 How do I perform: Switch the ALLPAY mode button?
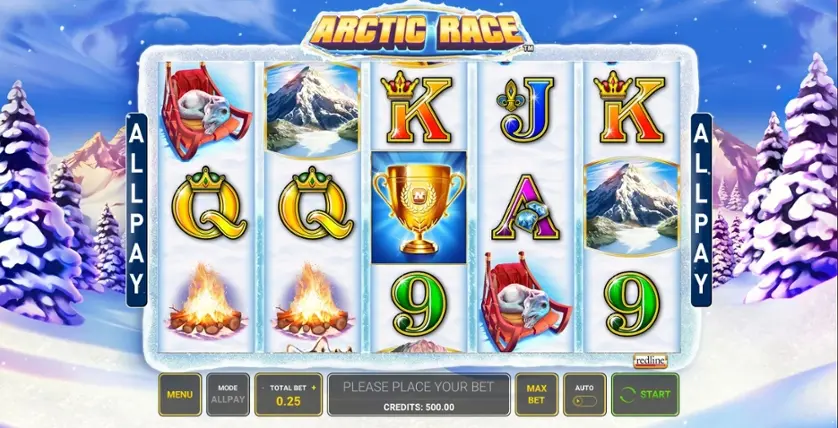[x=228, y=394]
